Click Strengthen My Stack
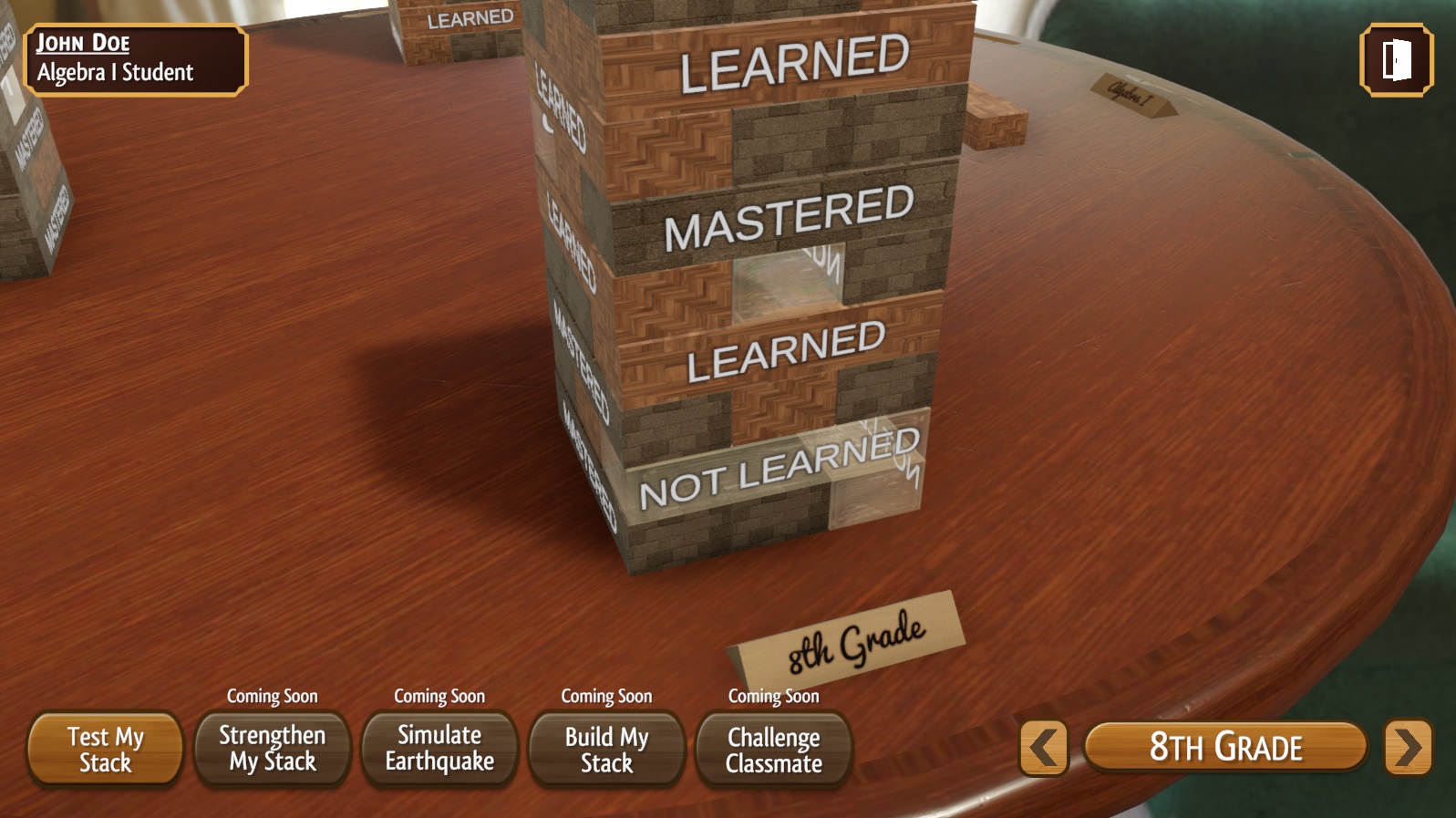 click(271, 749)
